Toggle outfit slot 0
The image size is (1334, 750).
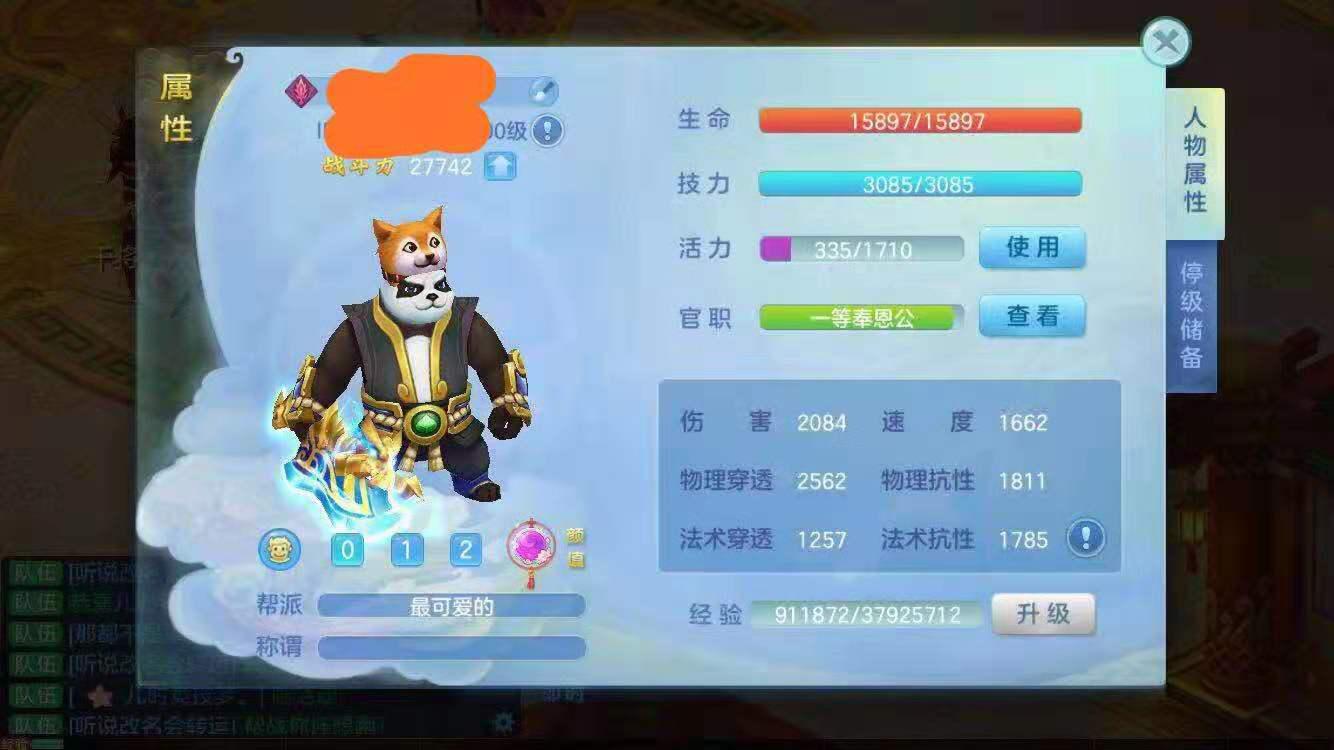[x=347, y=550]
